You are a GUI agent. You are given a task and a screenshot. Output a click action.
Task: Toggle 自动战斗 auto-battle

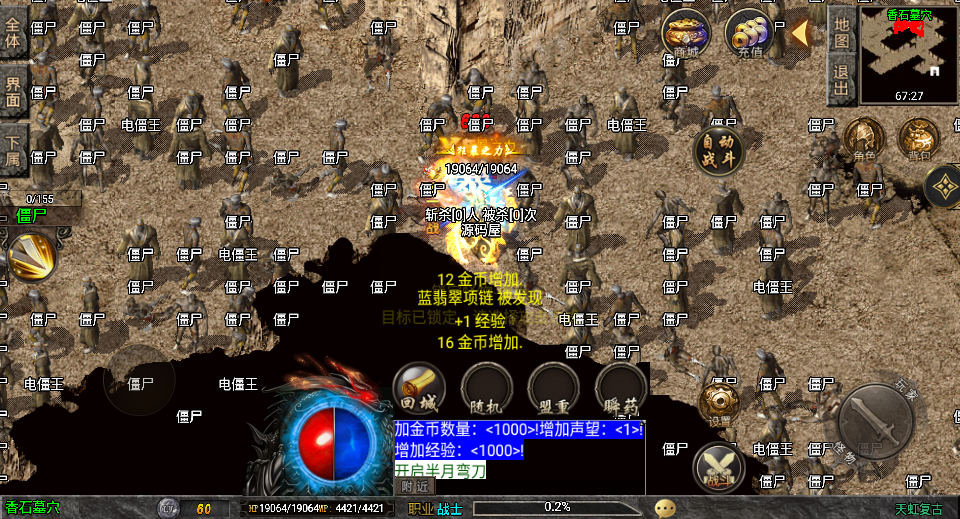coord(720,150)
